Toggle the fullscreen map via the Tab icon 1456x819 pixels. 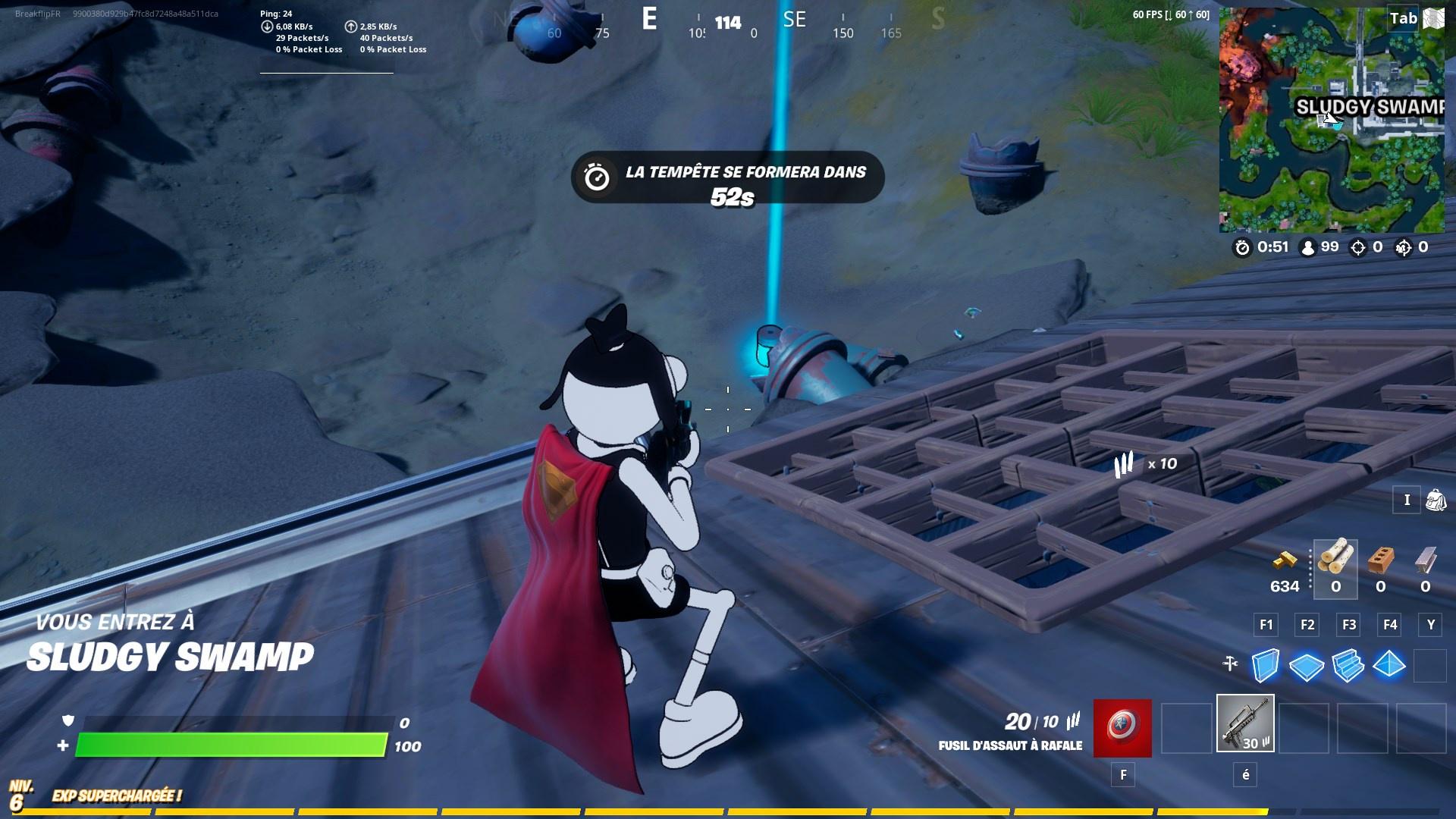(x=1404, y=18)
